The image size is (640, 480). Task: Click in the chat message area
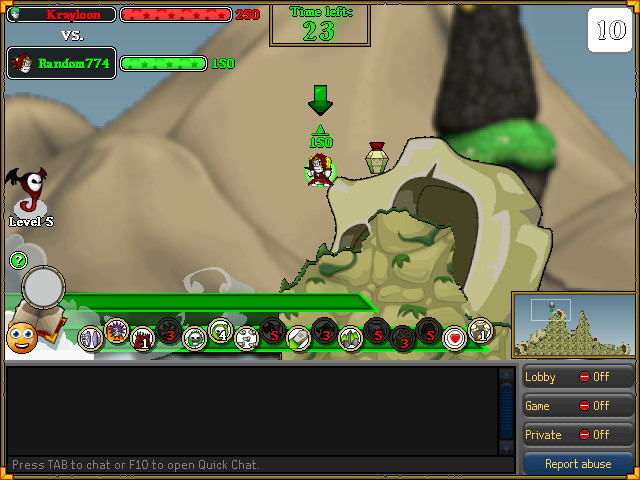[x=250, y=410]
